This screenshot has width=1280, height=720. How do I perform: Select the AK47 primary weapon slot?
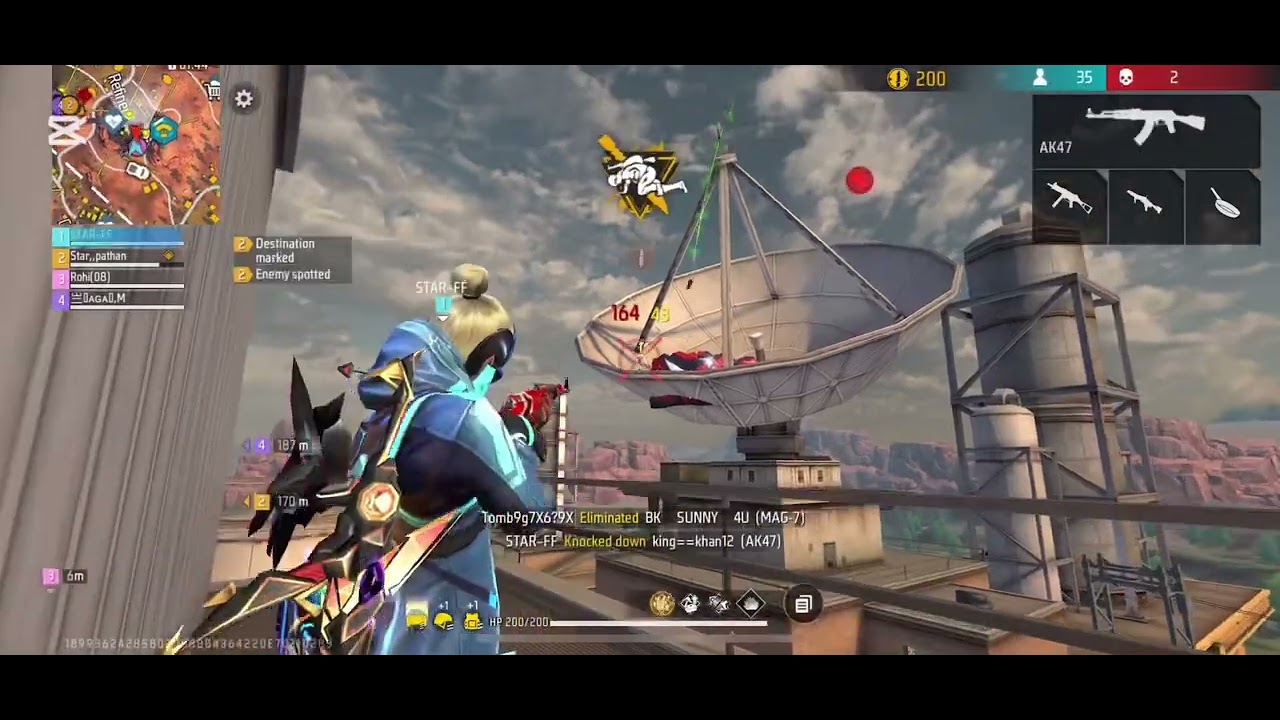click(1146, 131)
